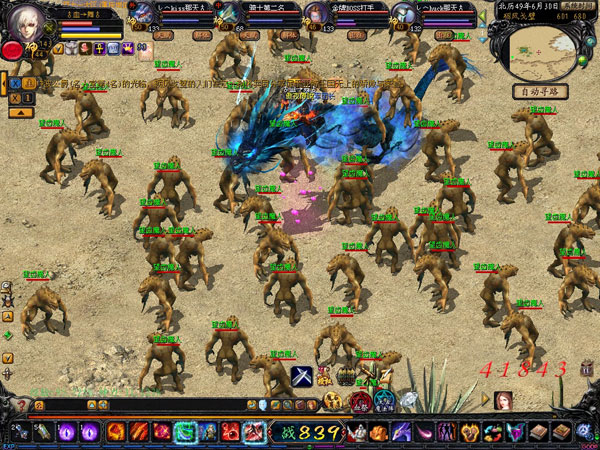Activate the purple orb skill
Image resolution: width=600 pixels, height=450 pixels.
tap(90, 432)
